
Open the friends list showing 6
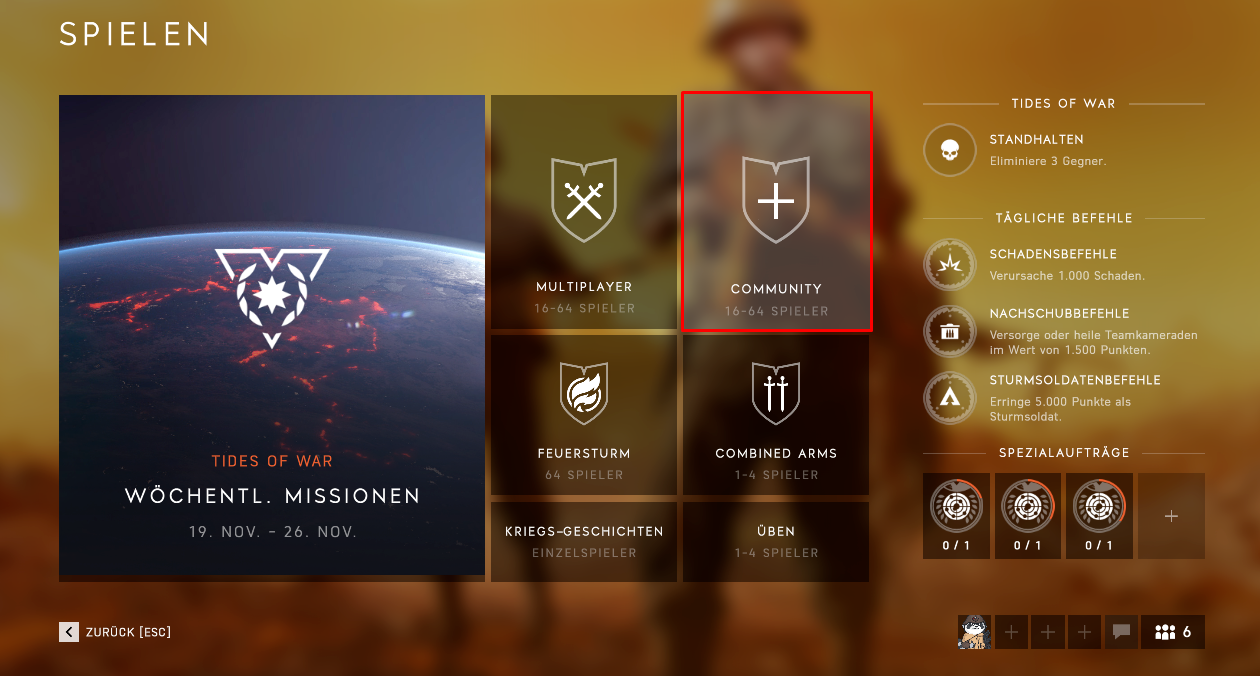point(1173,632)
